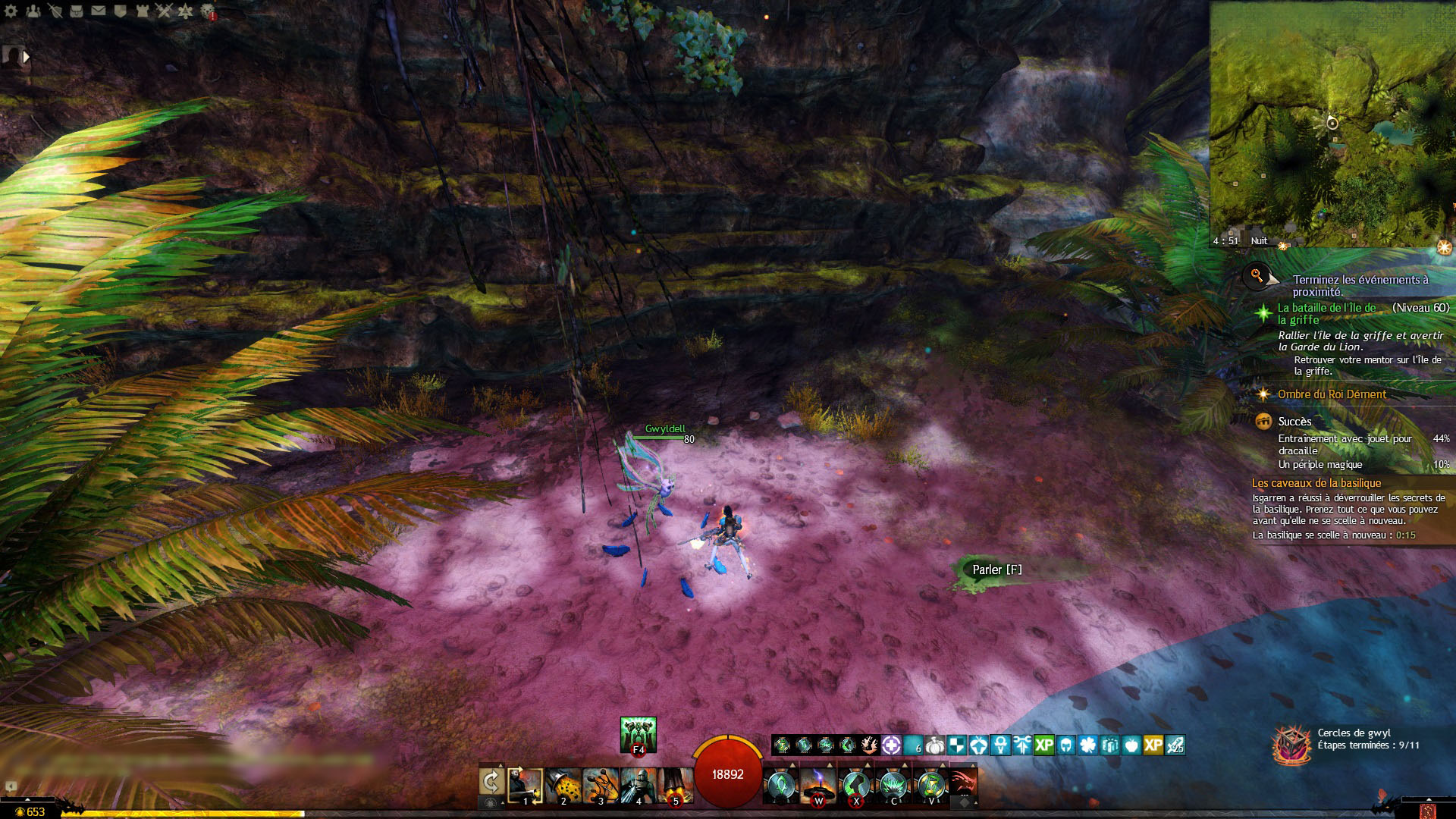The height and width of the screenshot is (819, 1456).
Task: Open the inventory bag icon
Action: 77,11
